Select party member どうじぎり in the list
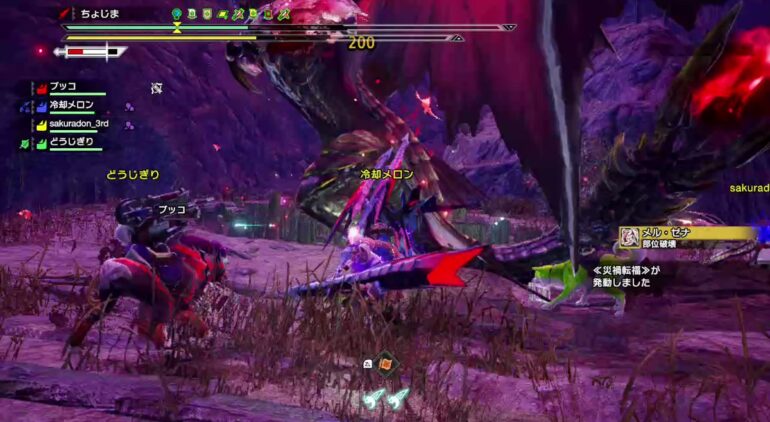 point(71,143)
